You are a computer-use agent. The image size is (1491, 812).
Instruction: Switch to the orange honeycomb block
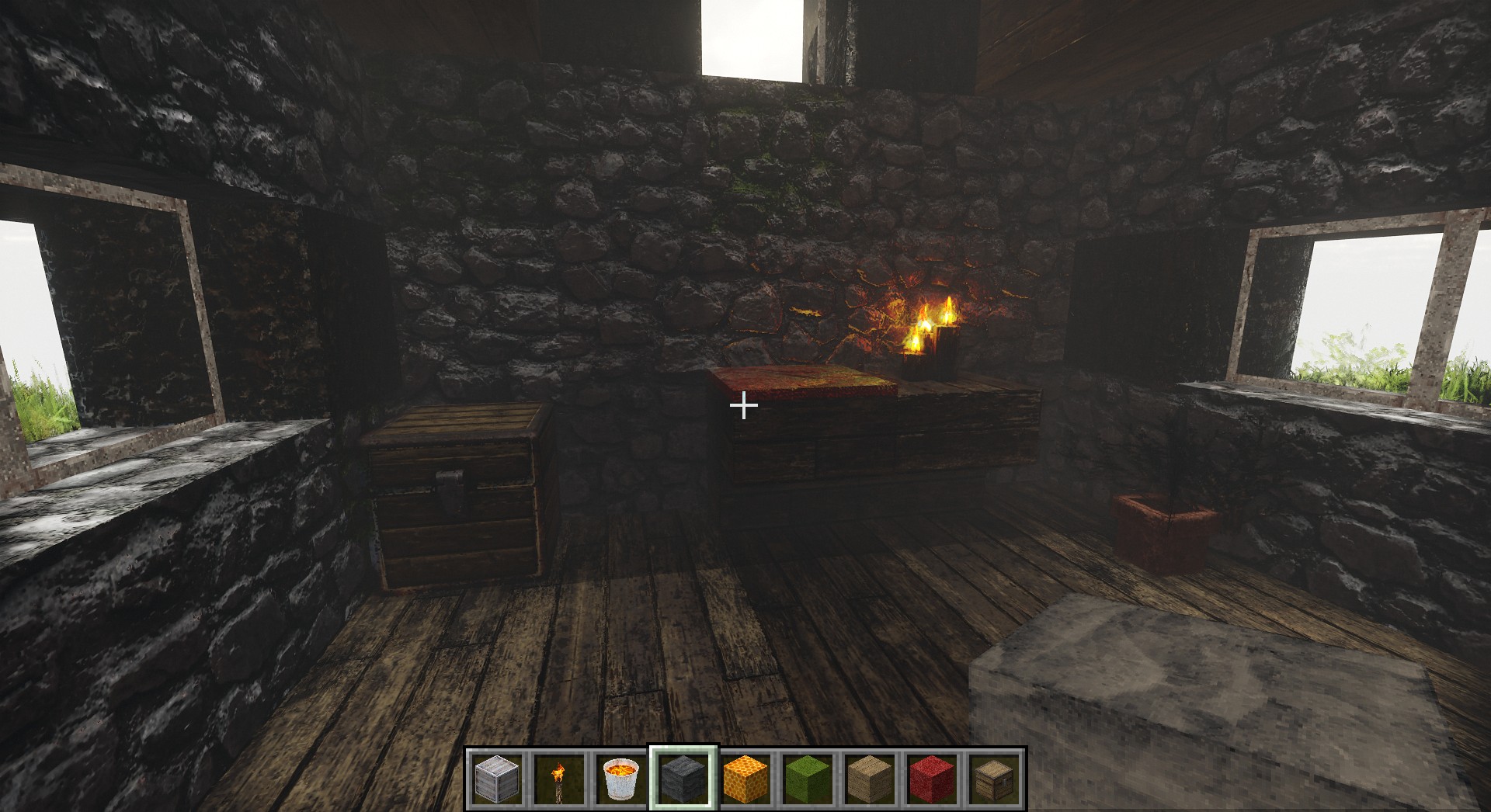tap(745, 779)
